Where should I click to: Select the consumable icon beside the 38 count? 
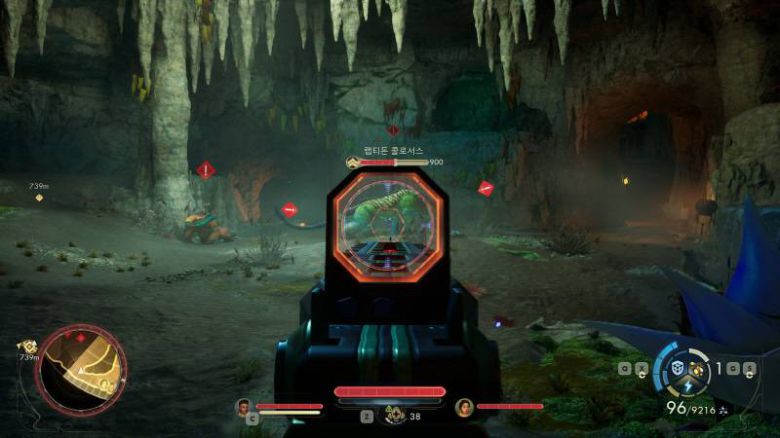(396, 416)
